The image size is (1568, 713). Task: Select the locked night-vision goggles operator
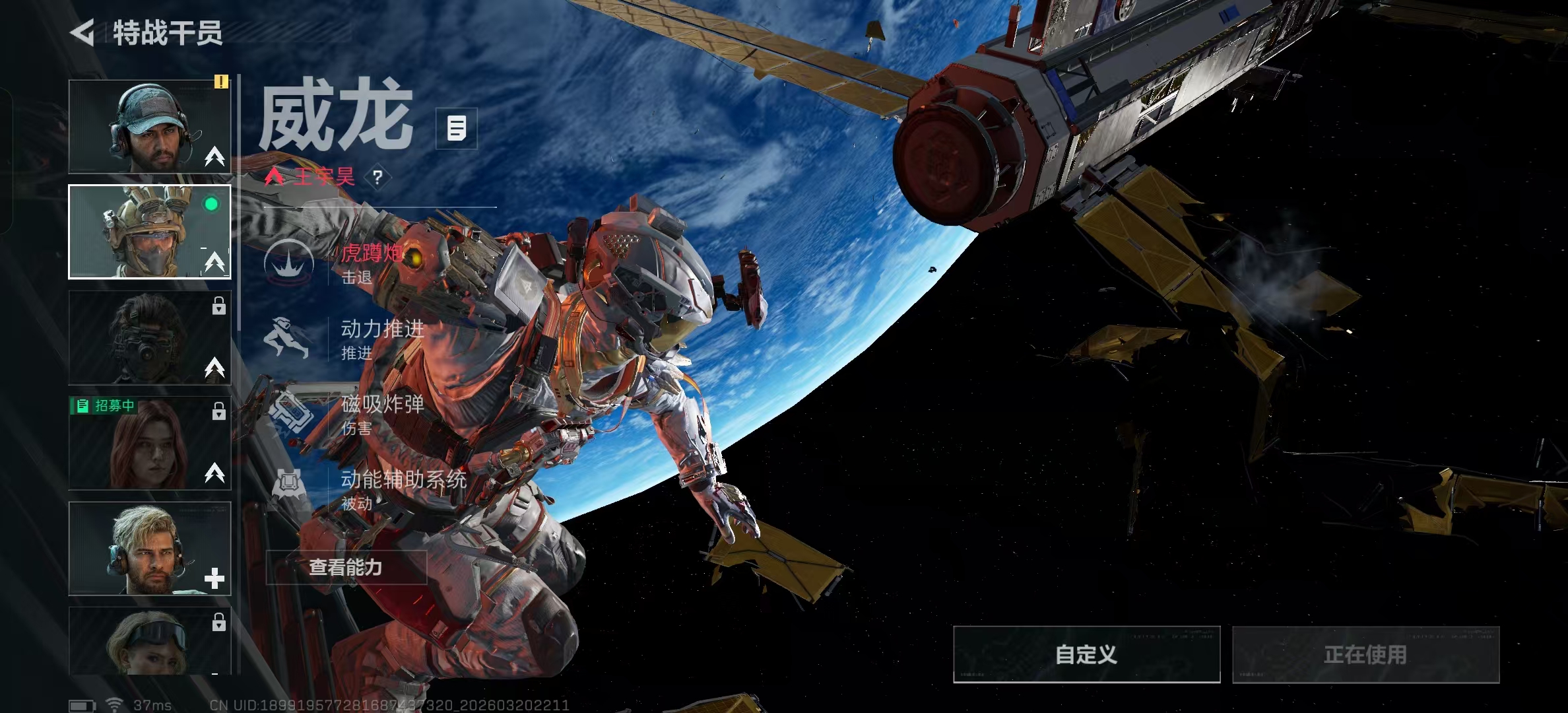[150, 338]
